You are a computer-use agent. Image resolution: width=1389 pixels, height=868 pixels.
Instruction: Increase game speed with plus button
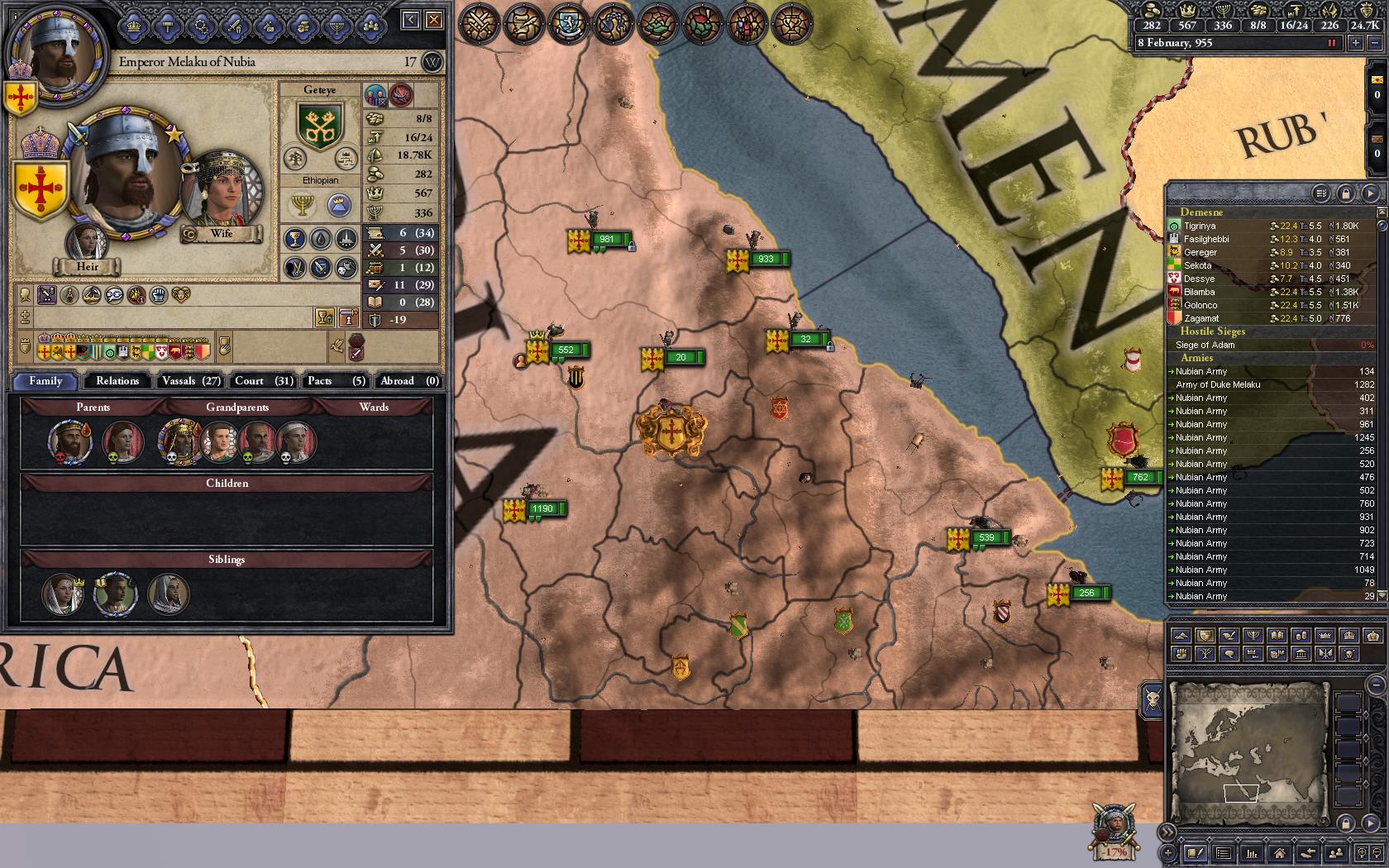(x=1355, y=43)
